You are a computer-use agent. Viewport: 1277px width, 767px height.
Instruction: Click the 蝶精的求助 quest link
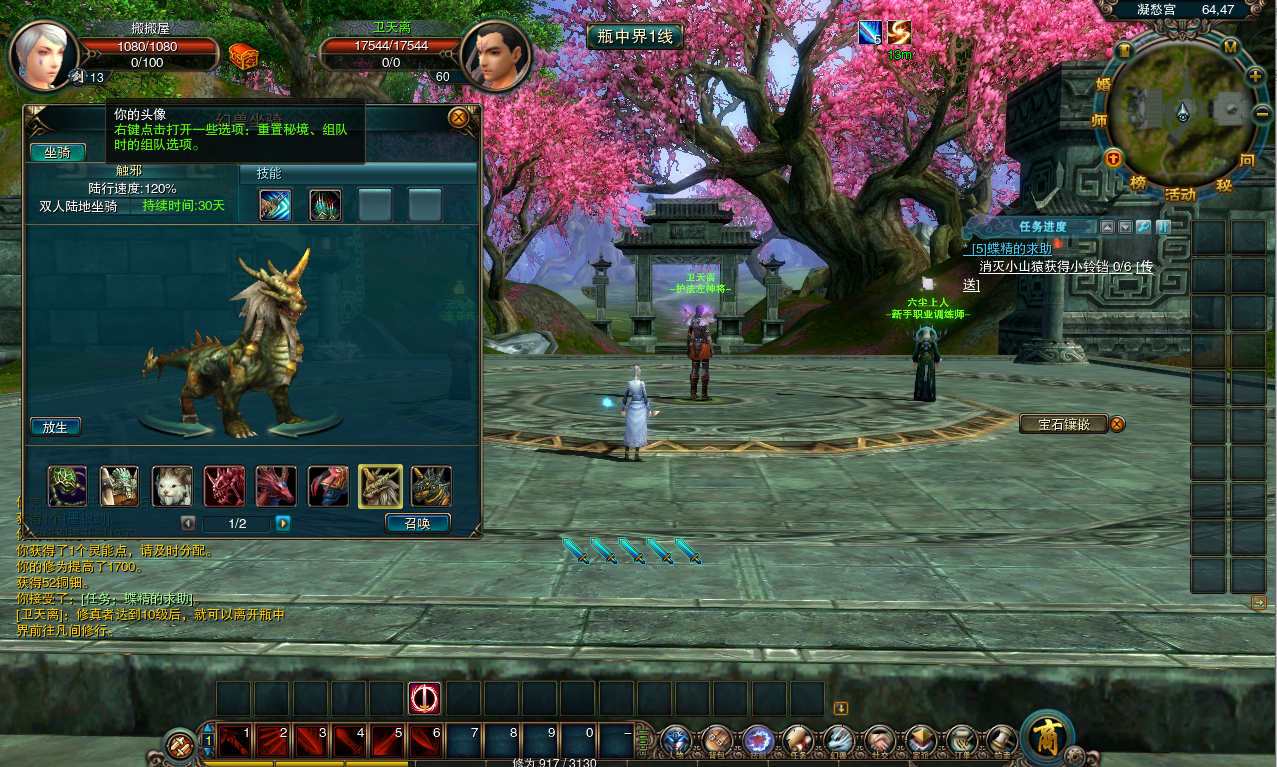click(x=1011, y=248)
